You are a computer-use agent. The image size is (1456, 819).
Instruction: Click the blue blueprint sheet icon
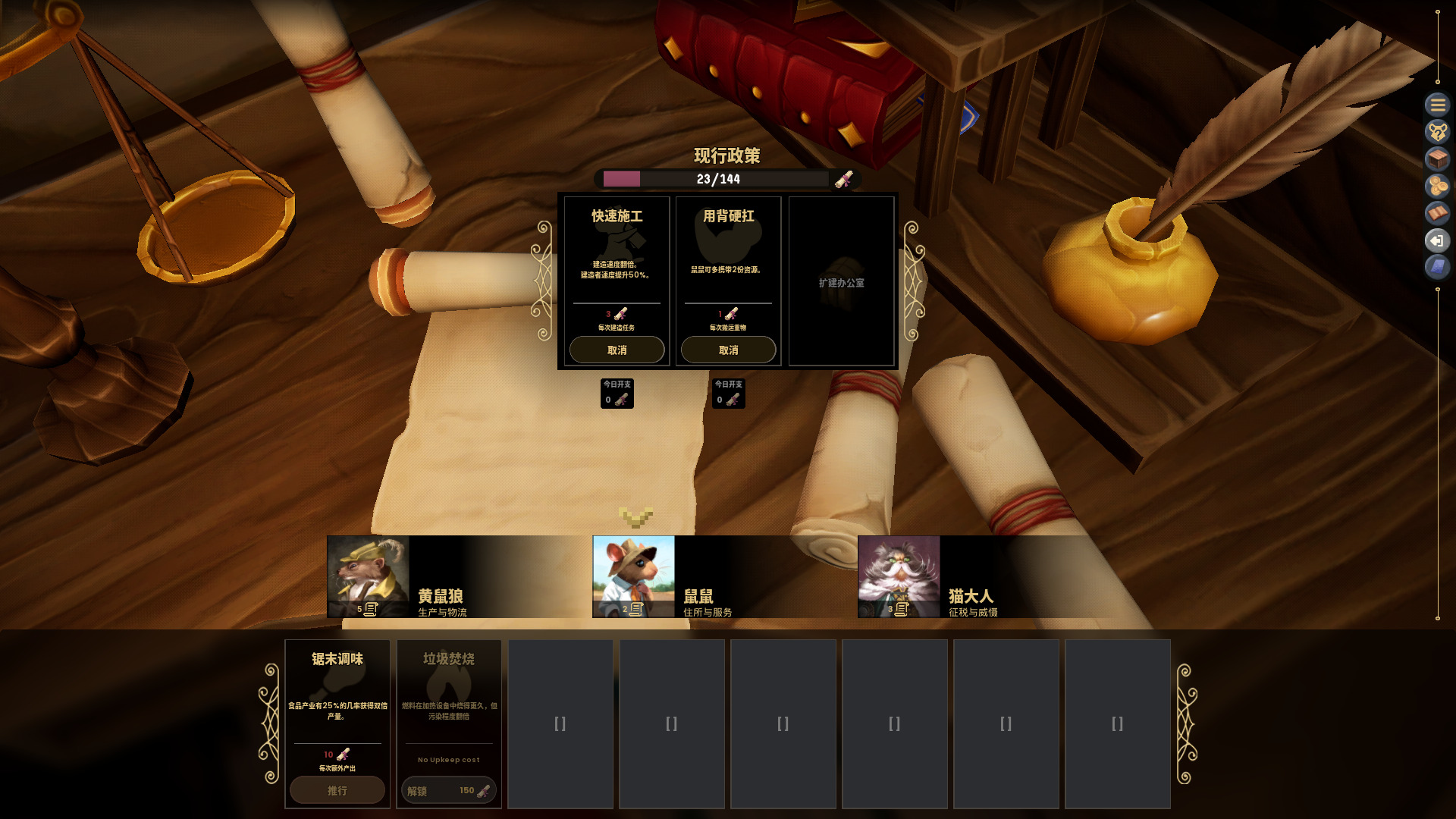pos(1437,267)
